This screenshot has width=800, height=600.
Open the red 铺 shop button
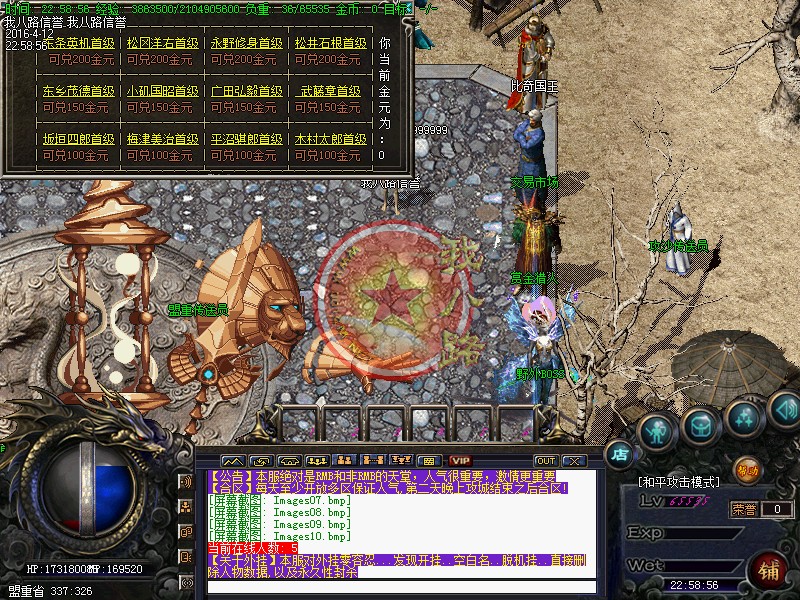(769, 572)
